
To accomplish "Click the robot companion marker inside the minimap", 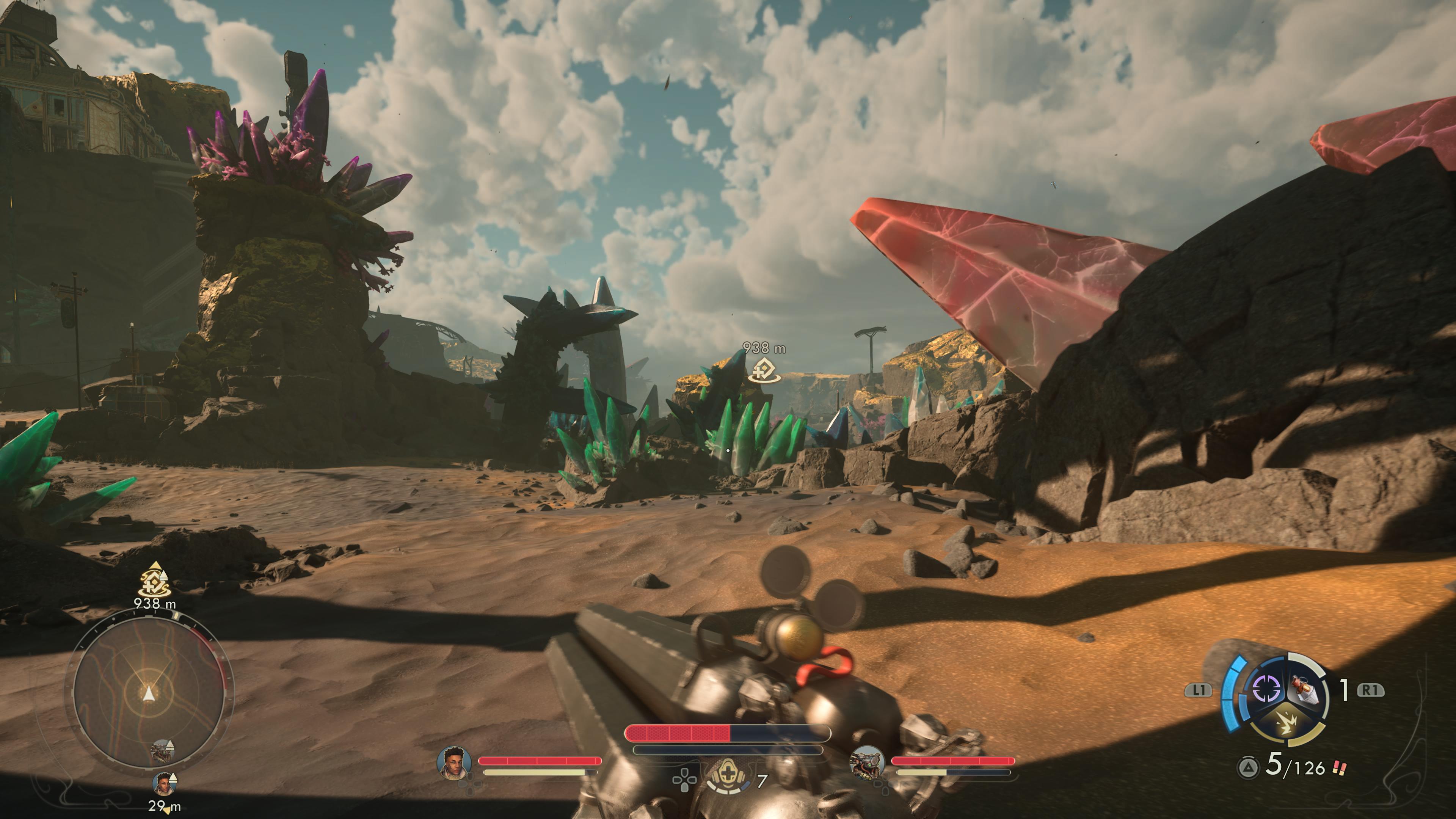I will tap(163, 751).
